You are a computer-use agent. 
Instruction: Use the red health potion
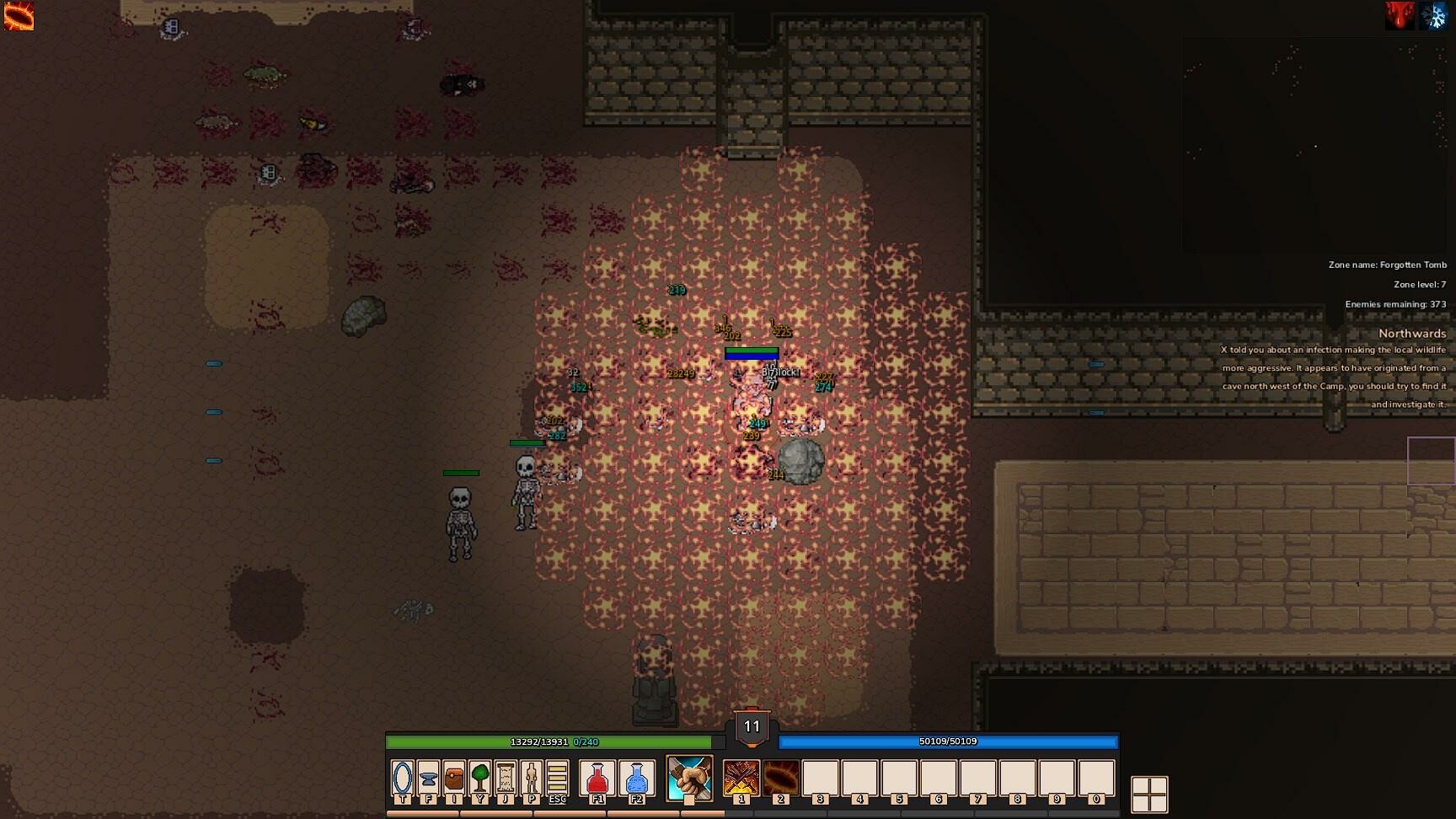[599, 779]
